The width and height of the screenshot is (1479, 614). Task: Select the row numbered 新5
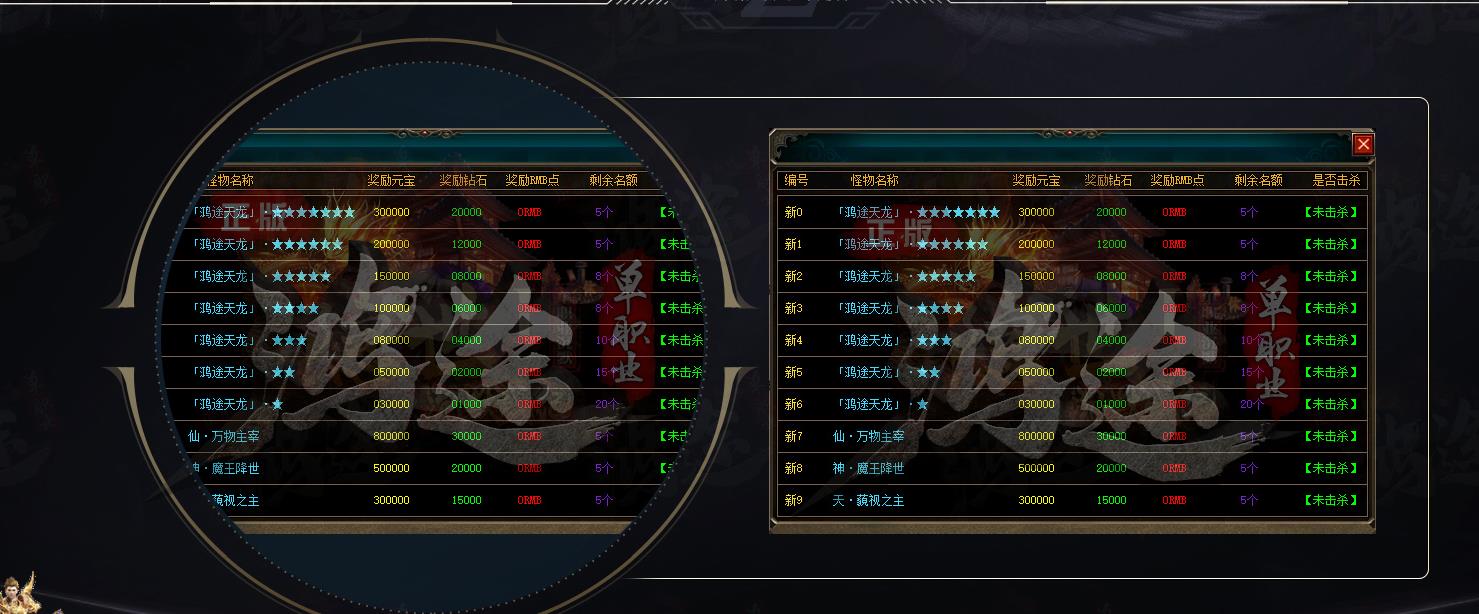(x=1071, y=372)
